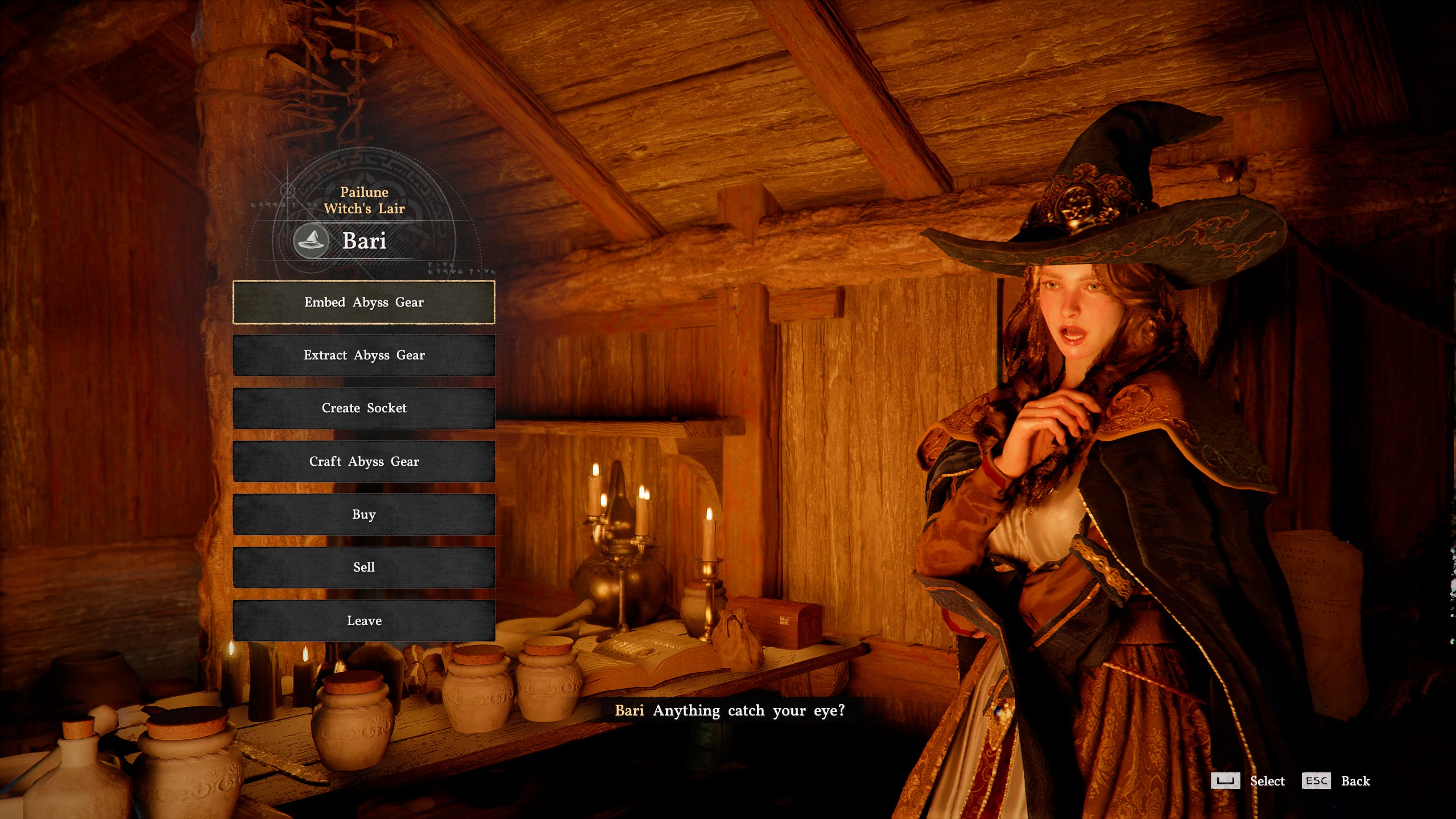The image size is (1456, 819).
Task: Open the Sell menu
Action: pyautogui.click(x=363, y=567)
